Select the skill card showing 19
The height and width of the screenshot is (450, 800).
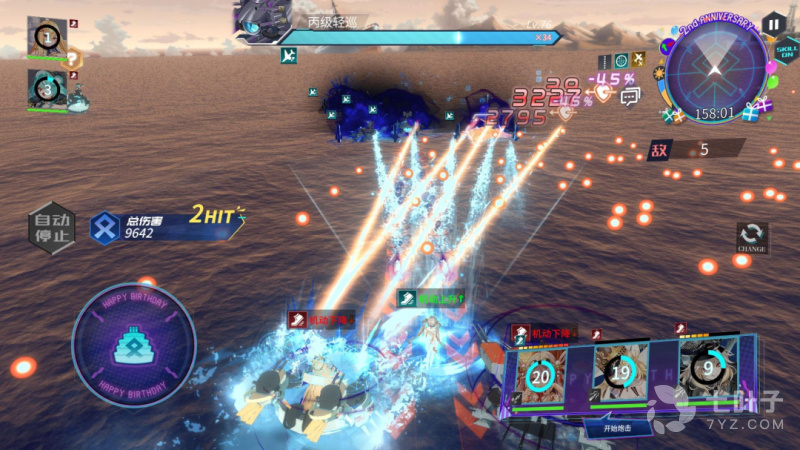620,372
